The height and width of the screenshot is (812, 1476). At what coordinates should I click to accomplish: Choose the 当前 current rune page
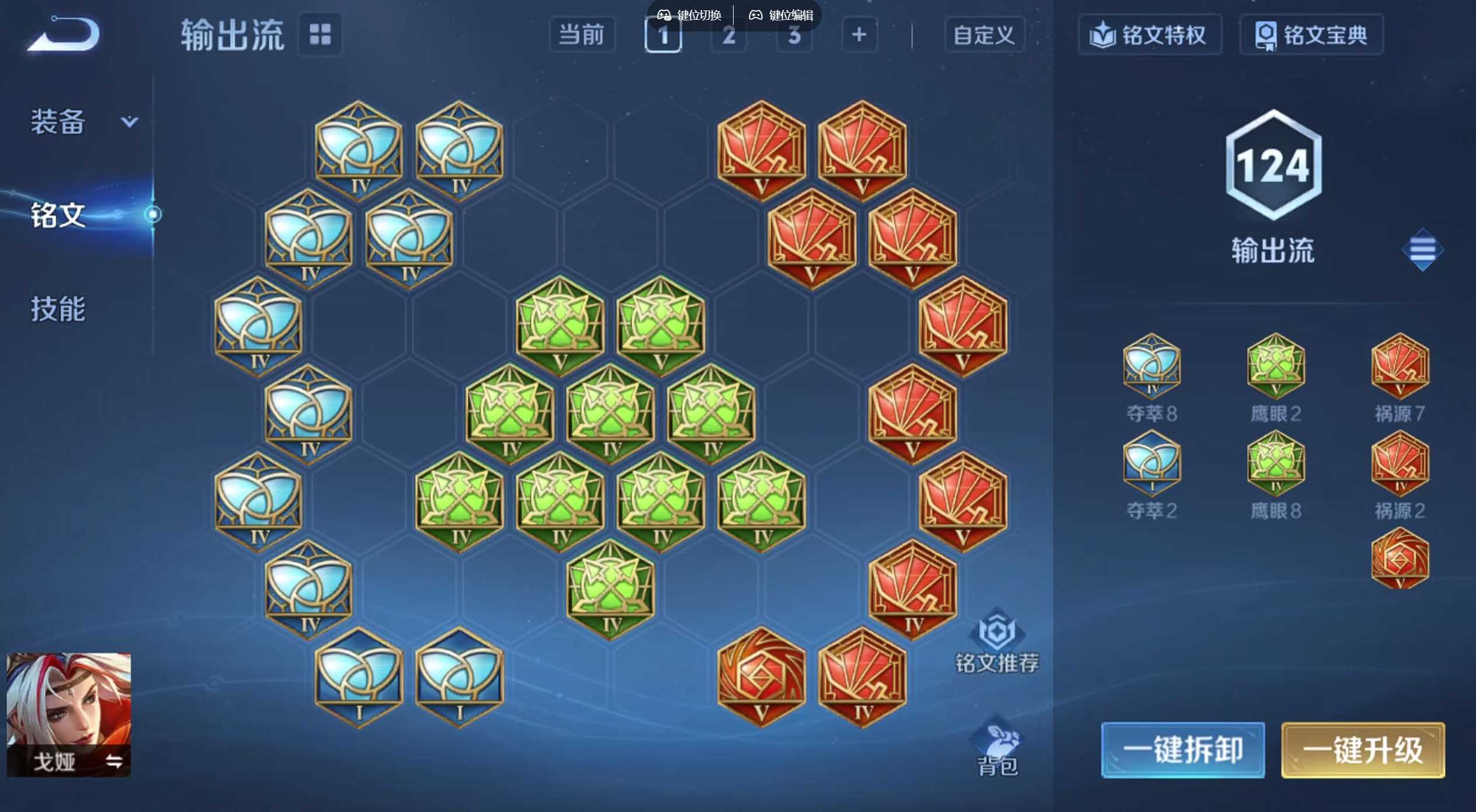point(582,35)
